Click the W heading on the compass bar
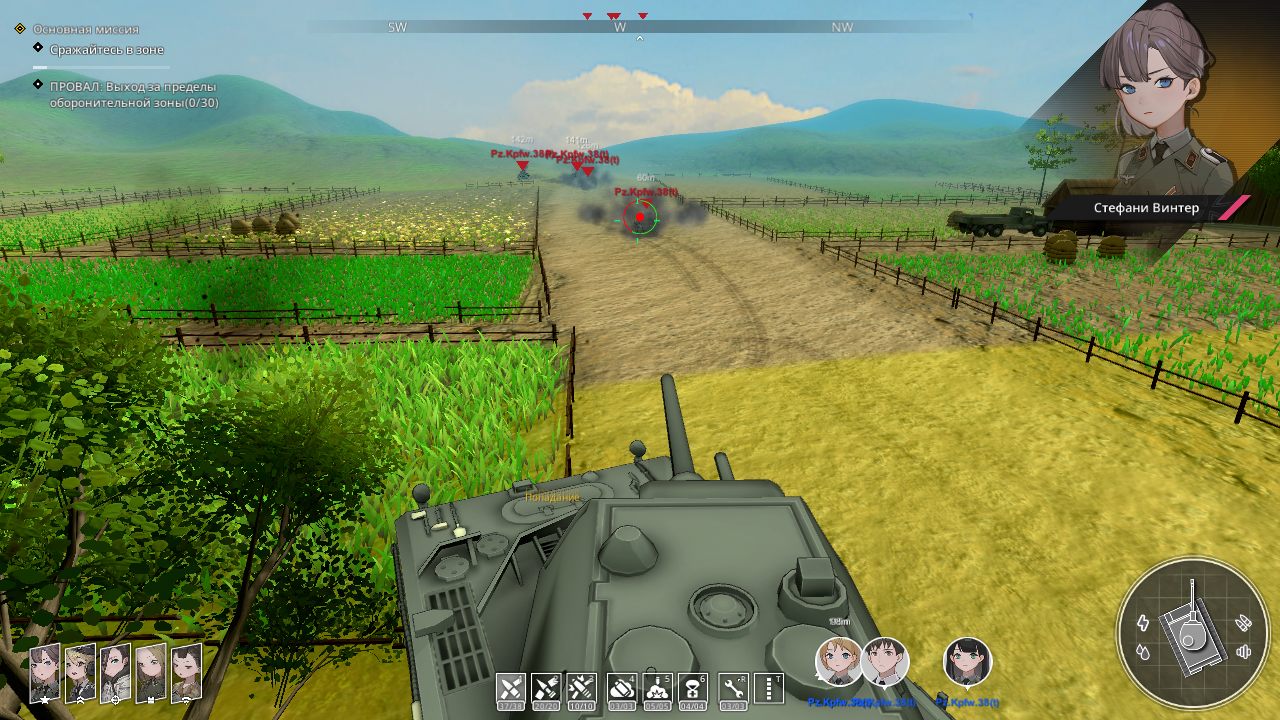 620,27
